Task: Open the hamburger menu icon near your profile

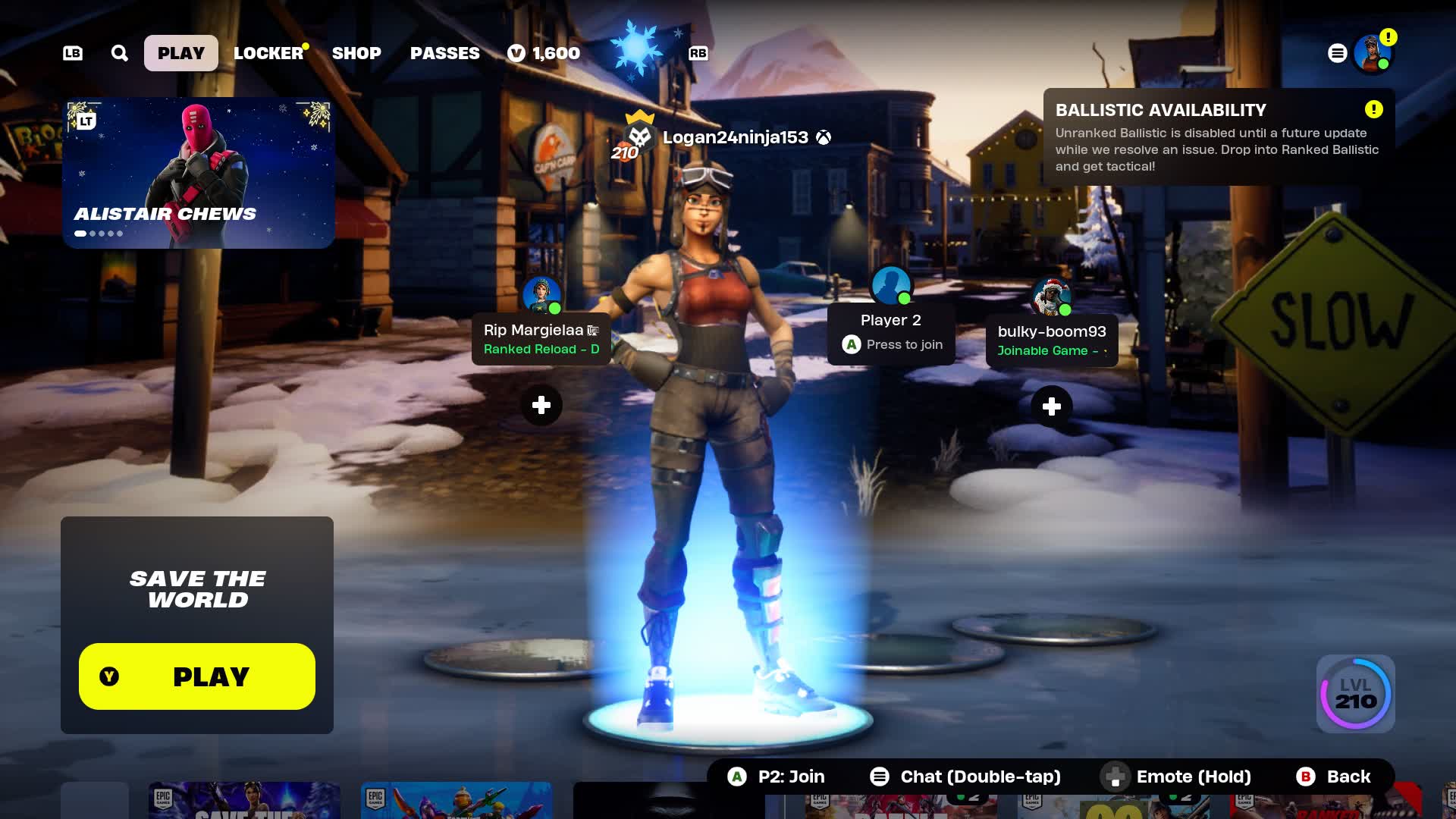Action: point(1337,53)
